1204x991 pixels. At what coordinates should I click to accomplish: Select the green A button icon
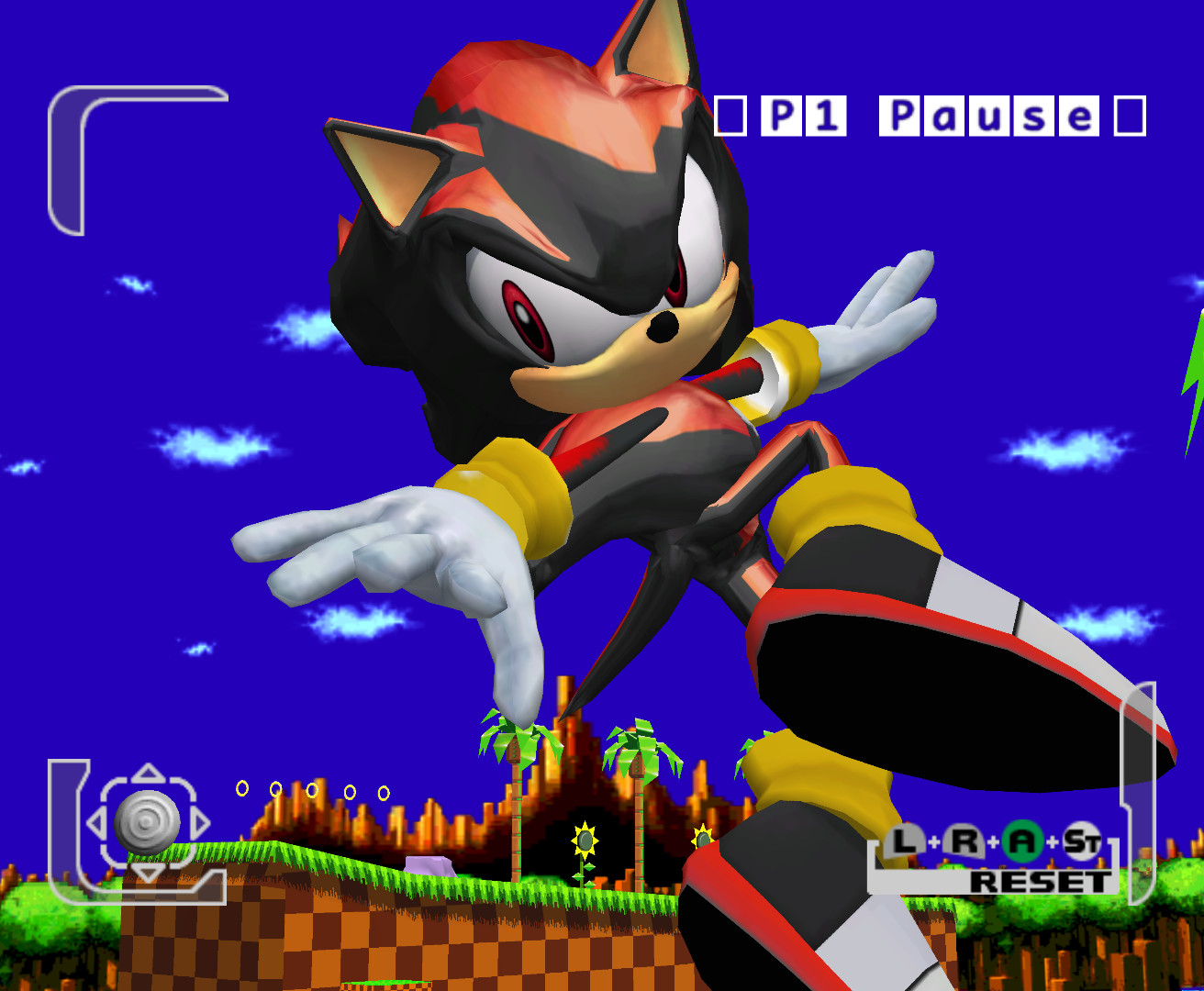pos(1023,840)
